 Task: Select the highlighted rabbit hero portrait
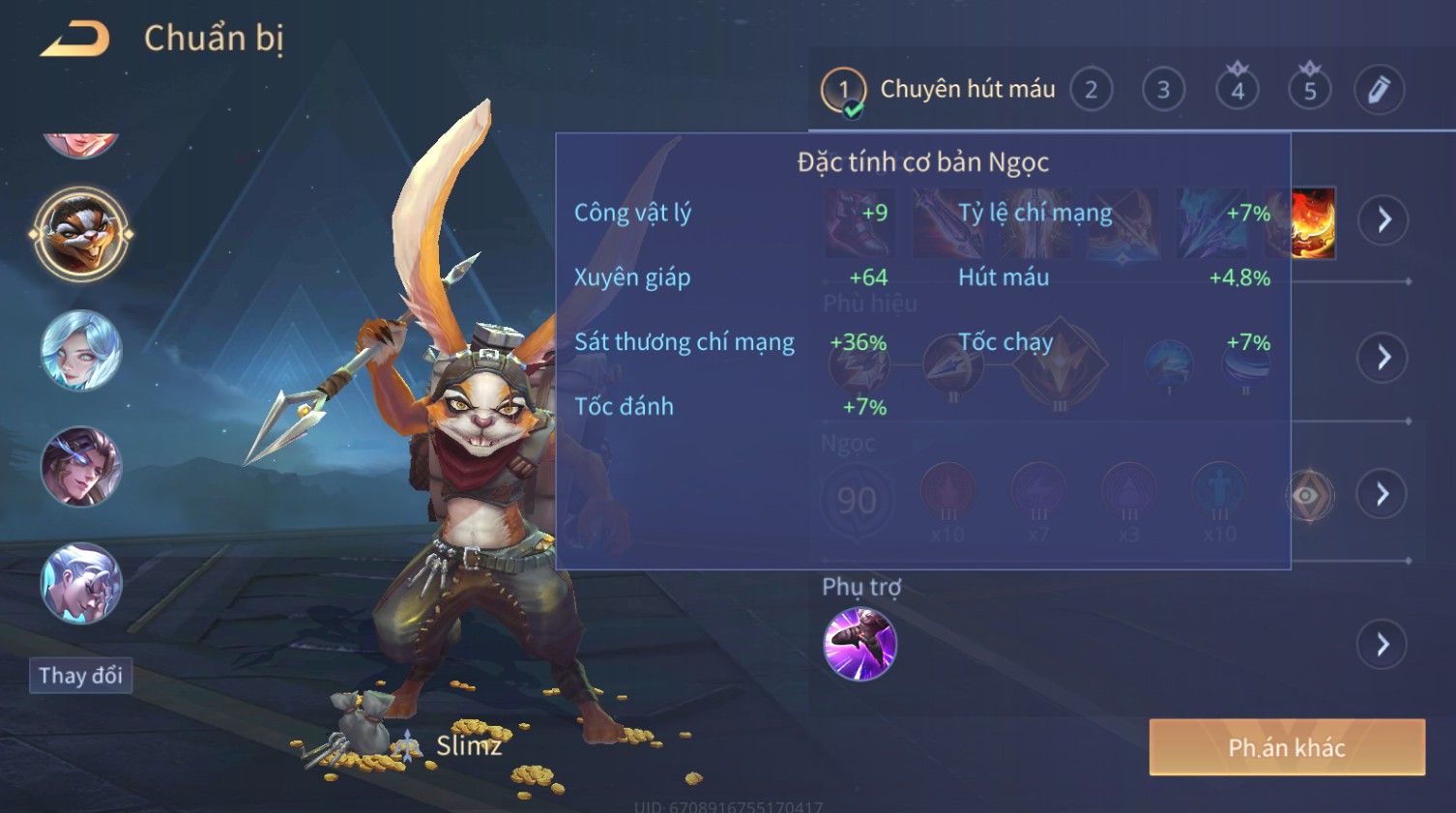(81, 234)
